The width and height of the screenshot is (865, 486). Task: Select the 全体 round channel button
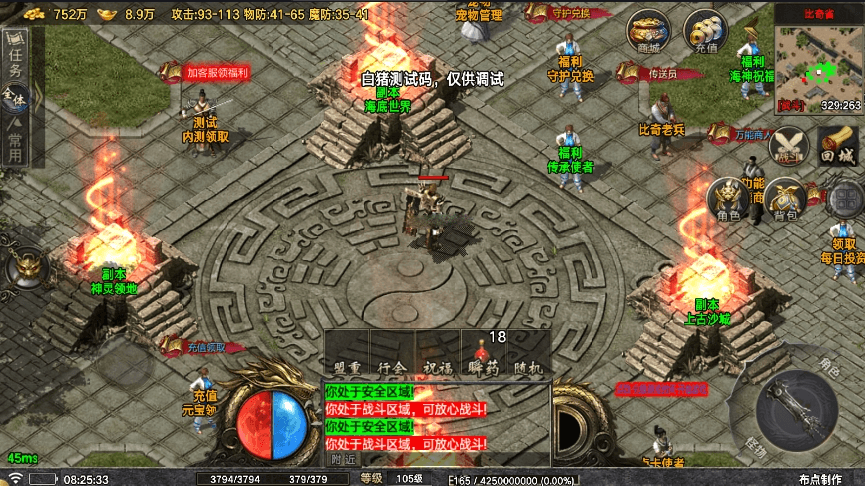pyautogui.click(x=14, y=99)
